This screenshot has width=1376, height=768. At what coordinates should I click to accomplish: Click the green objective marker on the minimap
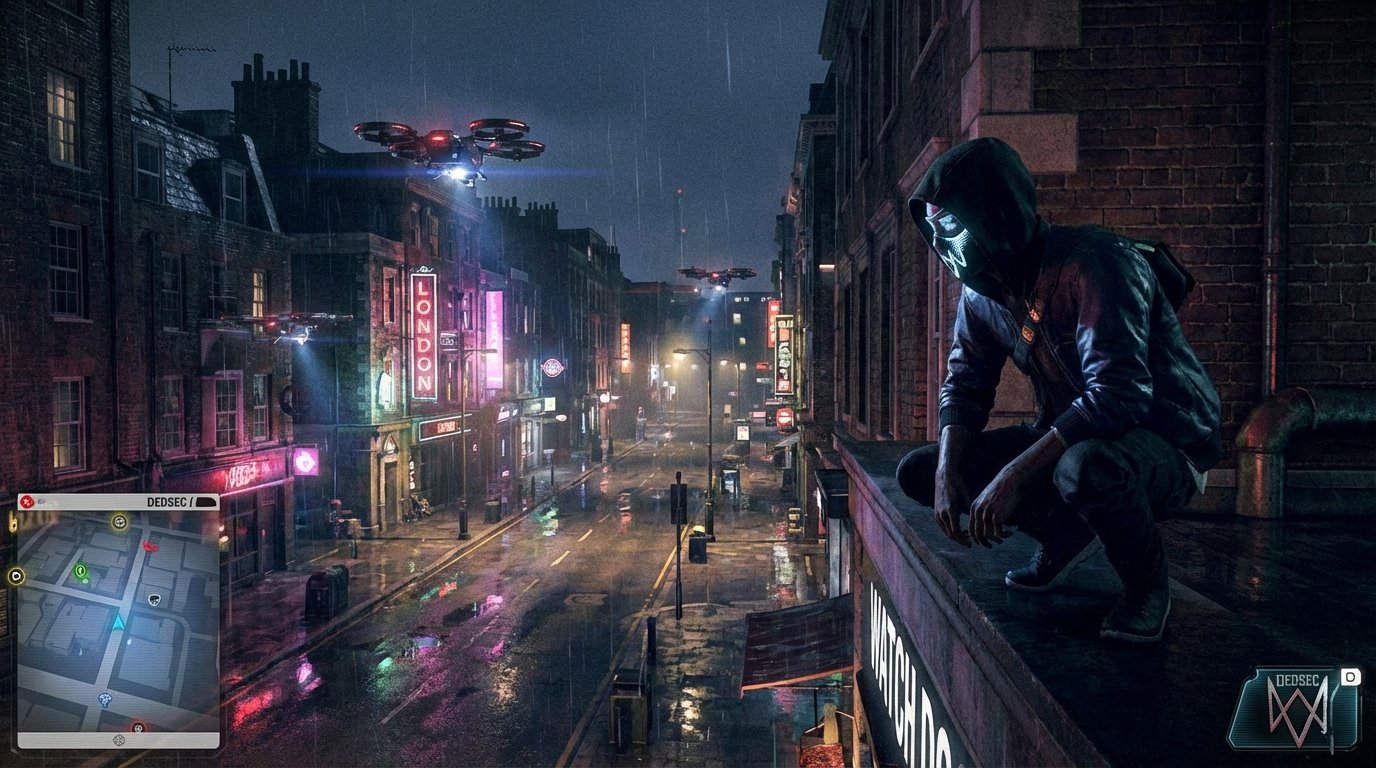pos(81,572)
